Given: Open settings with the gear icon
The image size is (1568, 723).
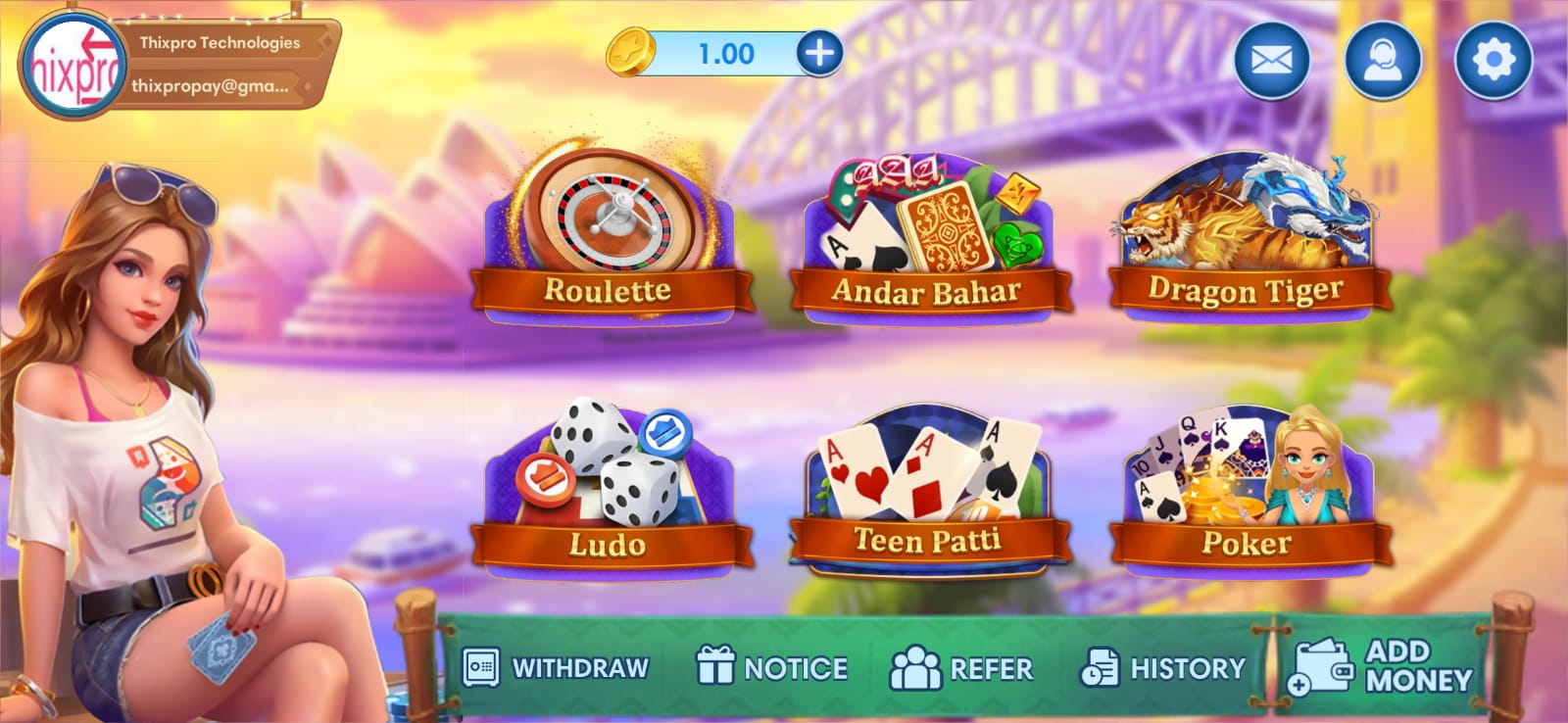Looking at the screenshot, I should pyautogui.click(x=1493, y=61).
